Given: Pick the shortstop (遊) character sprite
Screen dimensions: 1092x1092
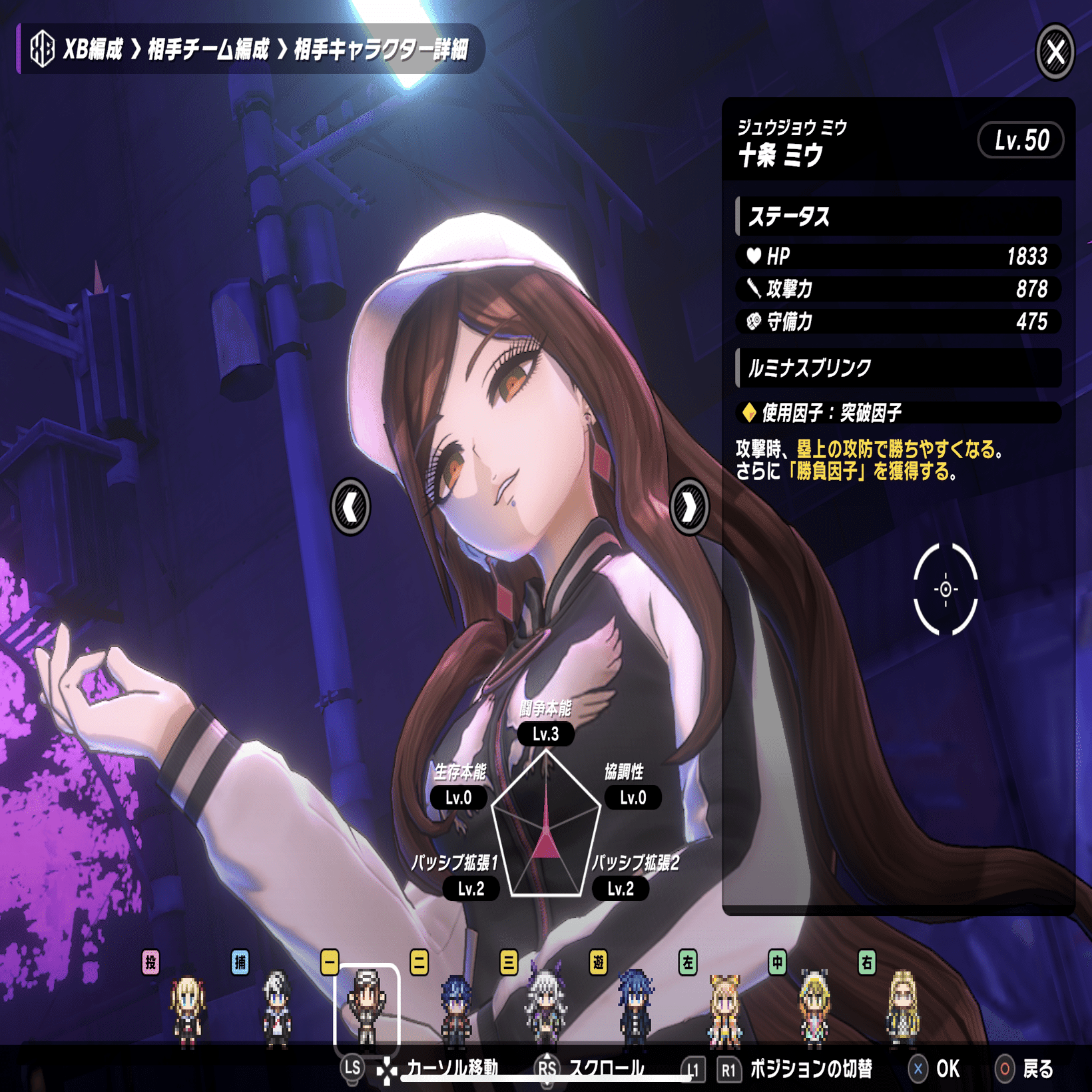Looking at the screenshot, I should point(635,1009).
